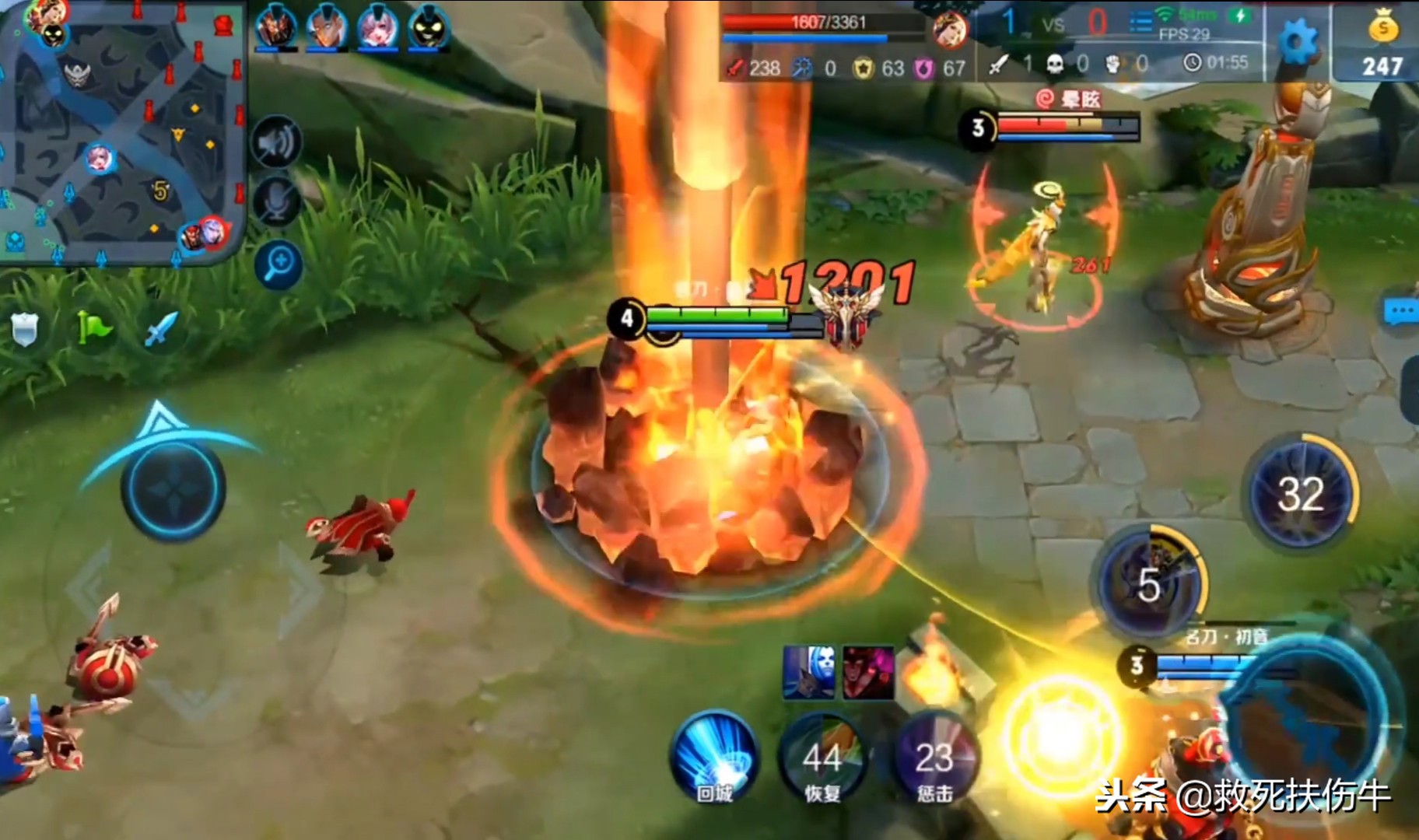Send the shield defend signal
The width and height of the screenshot is (1419, 840).
(26, 330)
